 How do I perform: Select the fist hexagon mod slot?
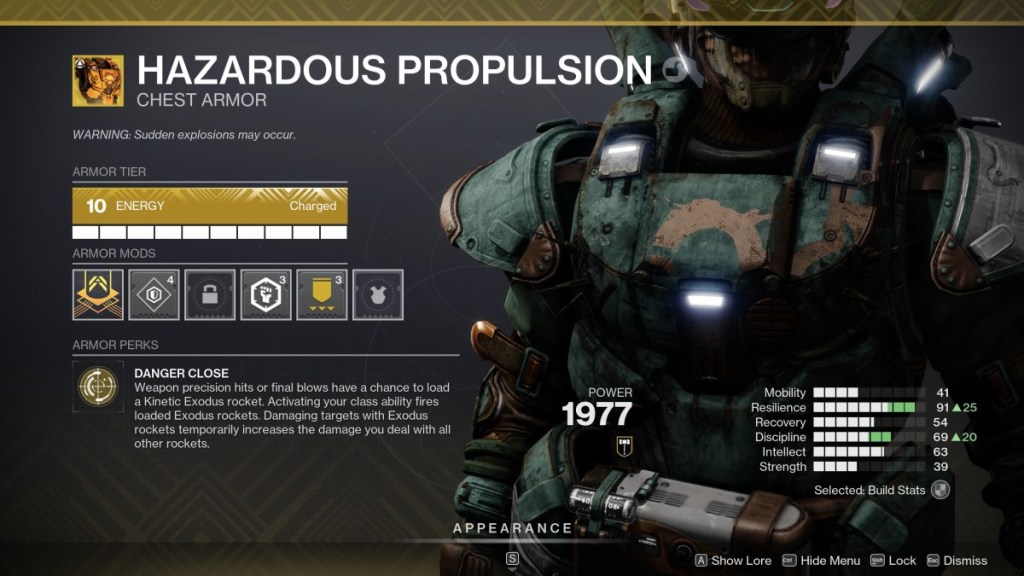click(x=266, y=294)
